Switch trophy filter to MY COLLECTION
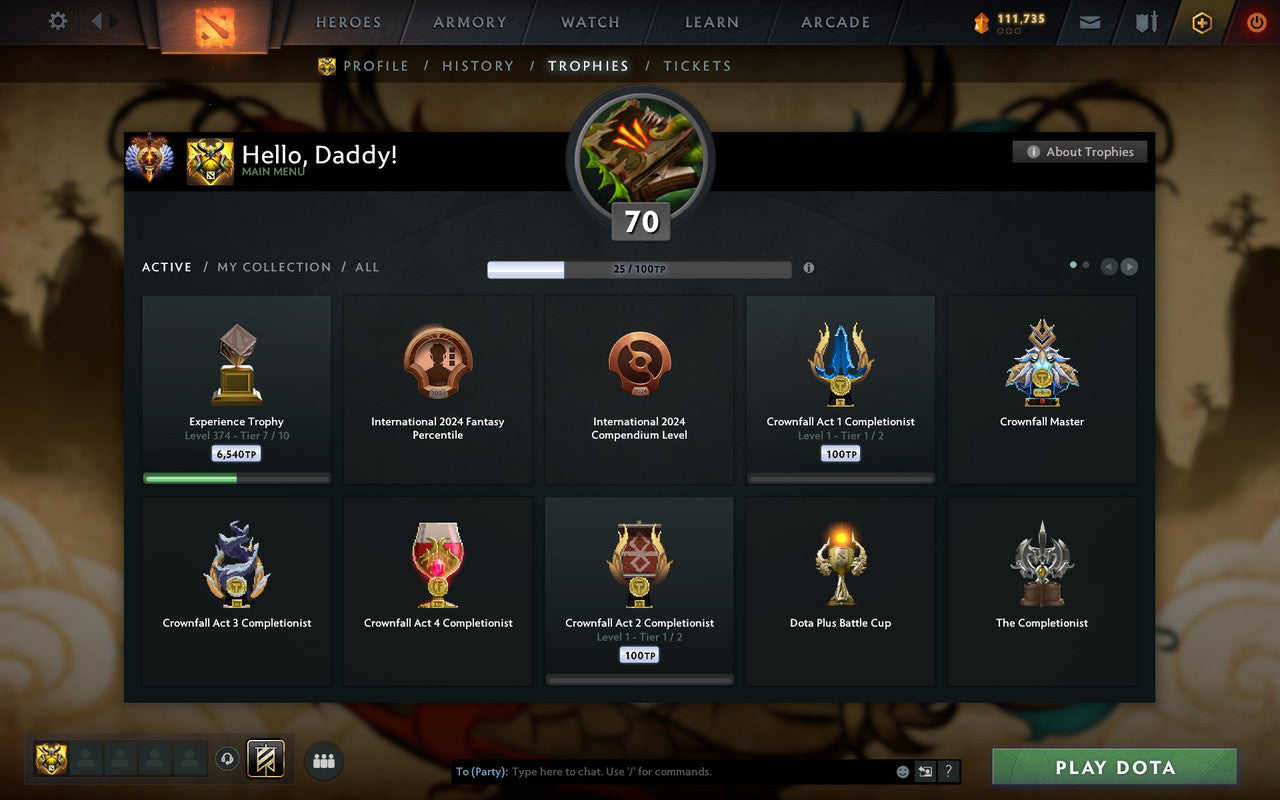This screenshot has width=1280, height=800. click(x=274, y=267)
